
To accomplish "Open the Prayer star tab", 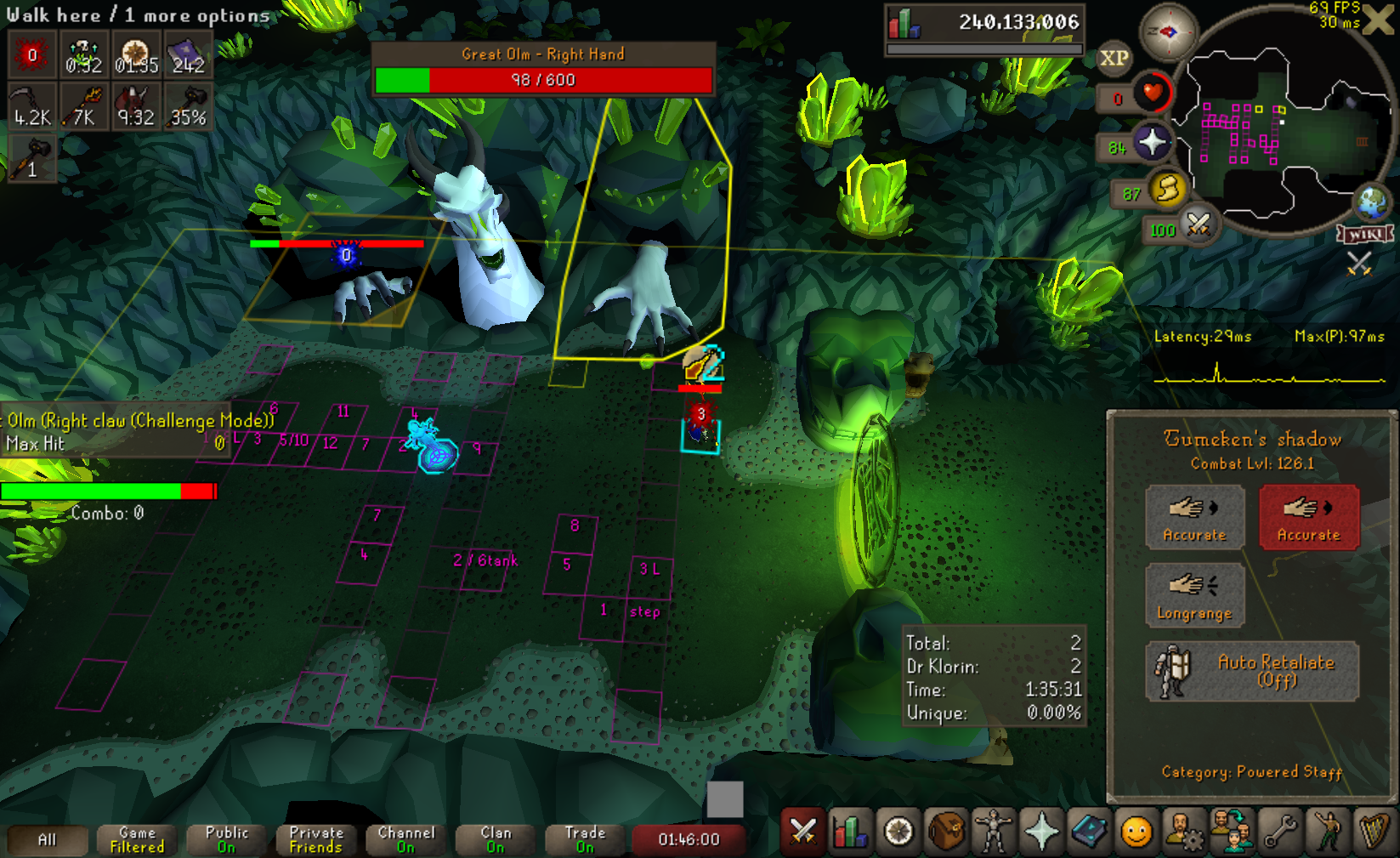I will point(1041,831).
